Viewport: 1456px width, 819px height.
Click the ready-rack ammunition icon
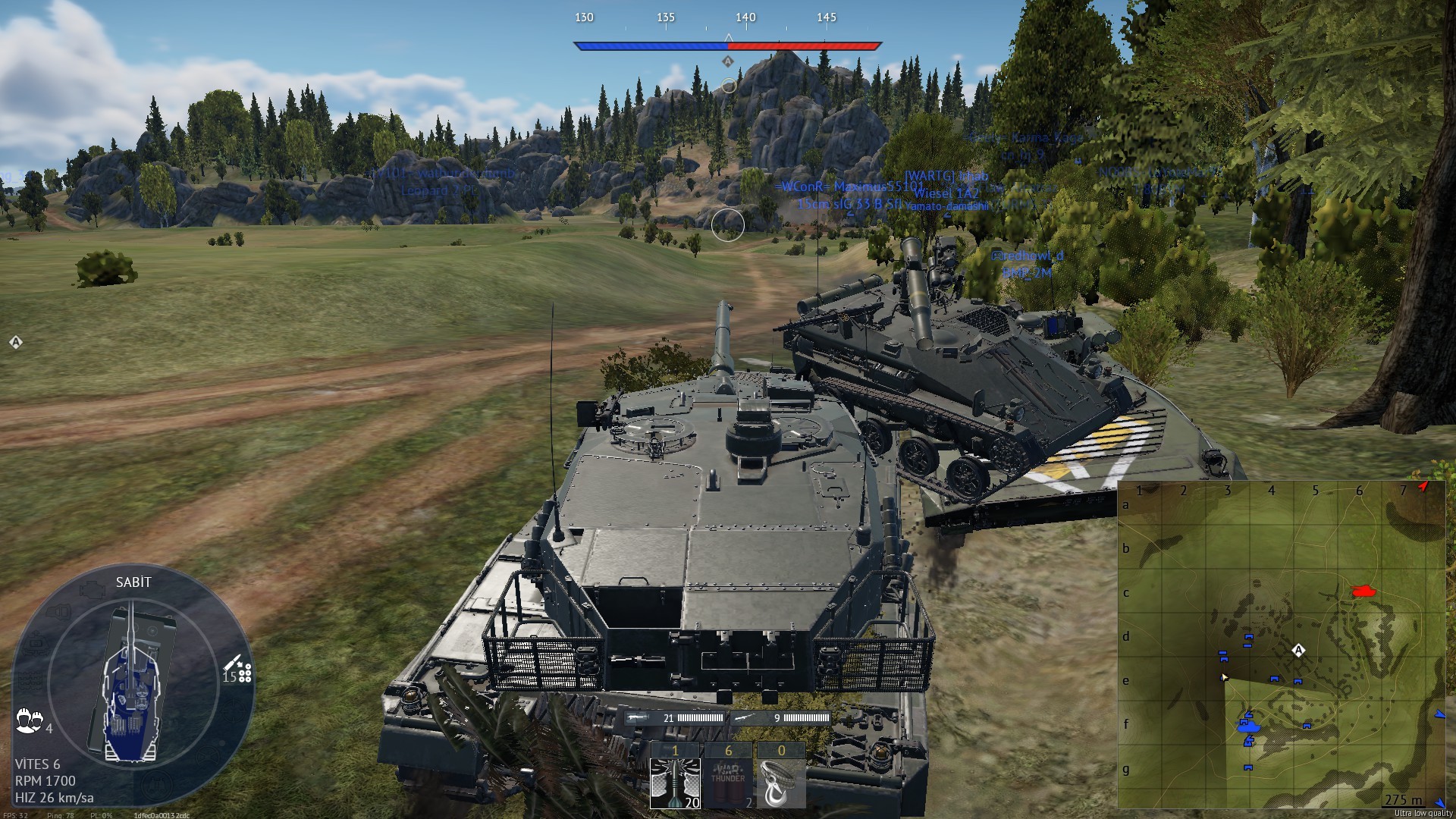(238, 672)
